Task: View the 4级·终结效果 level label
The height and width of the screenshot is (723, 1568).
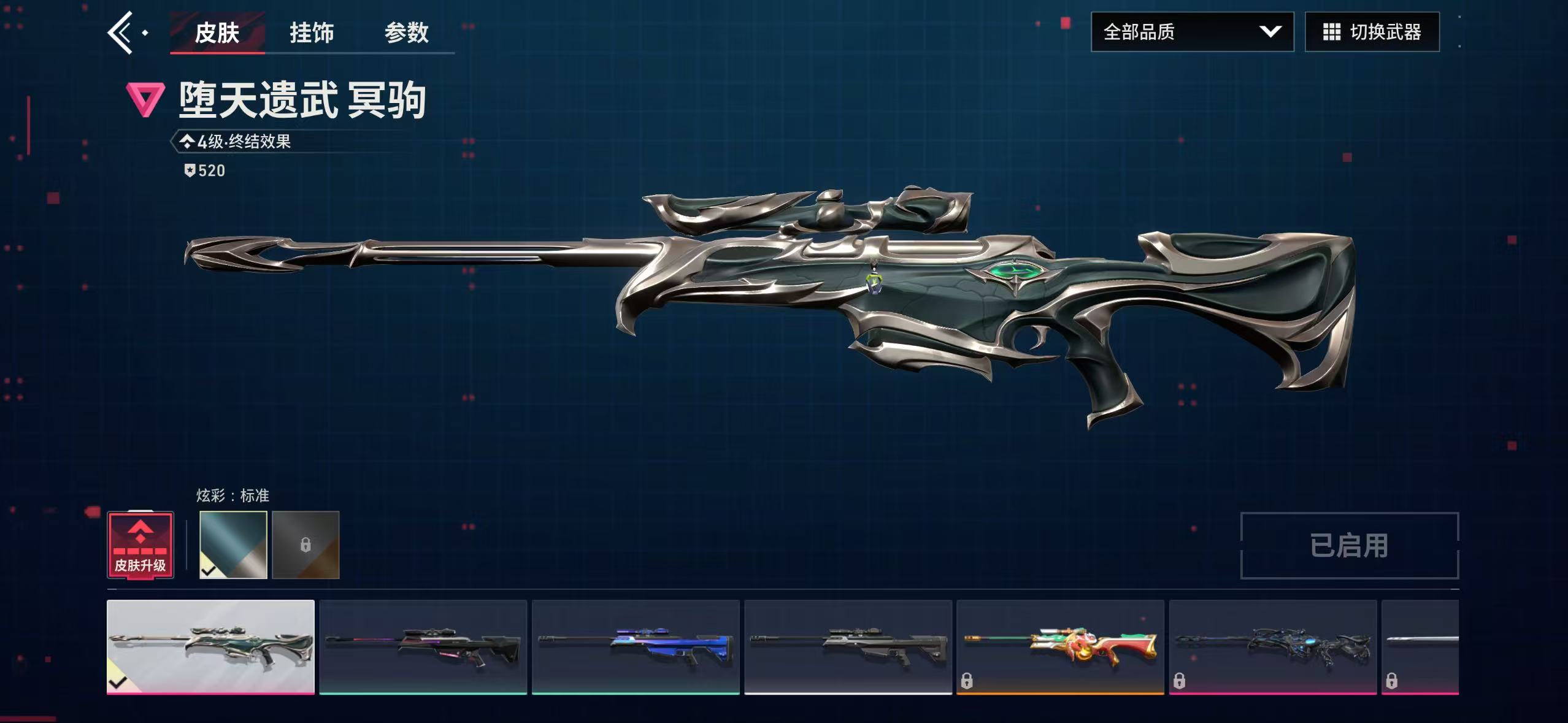Action: tap(243, 142)
